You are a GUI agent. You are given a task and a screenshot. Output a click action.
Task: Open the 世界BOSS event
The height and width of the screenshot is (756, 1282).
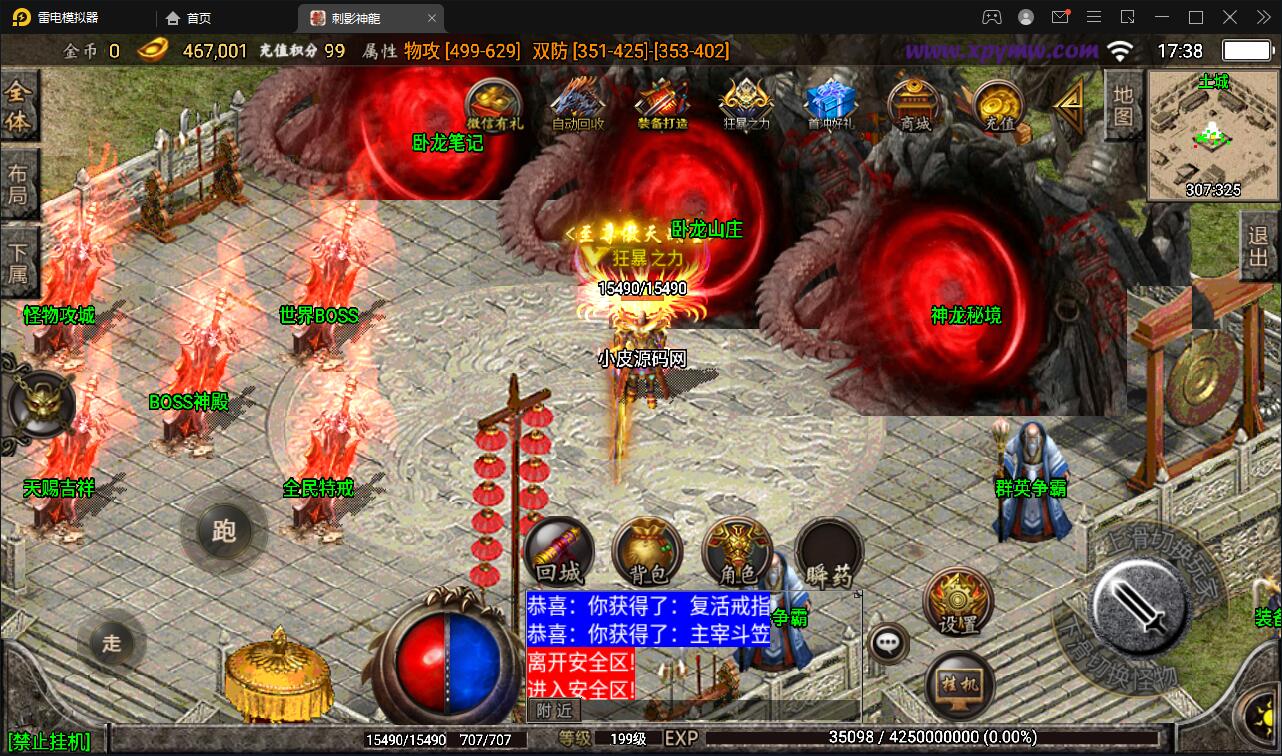pos(317,315)
